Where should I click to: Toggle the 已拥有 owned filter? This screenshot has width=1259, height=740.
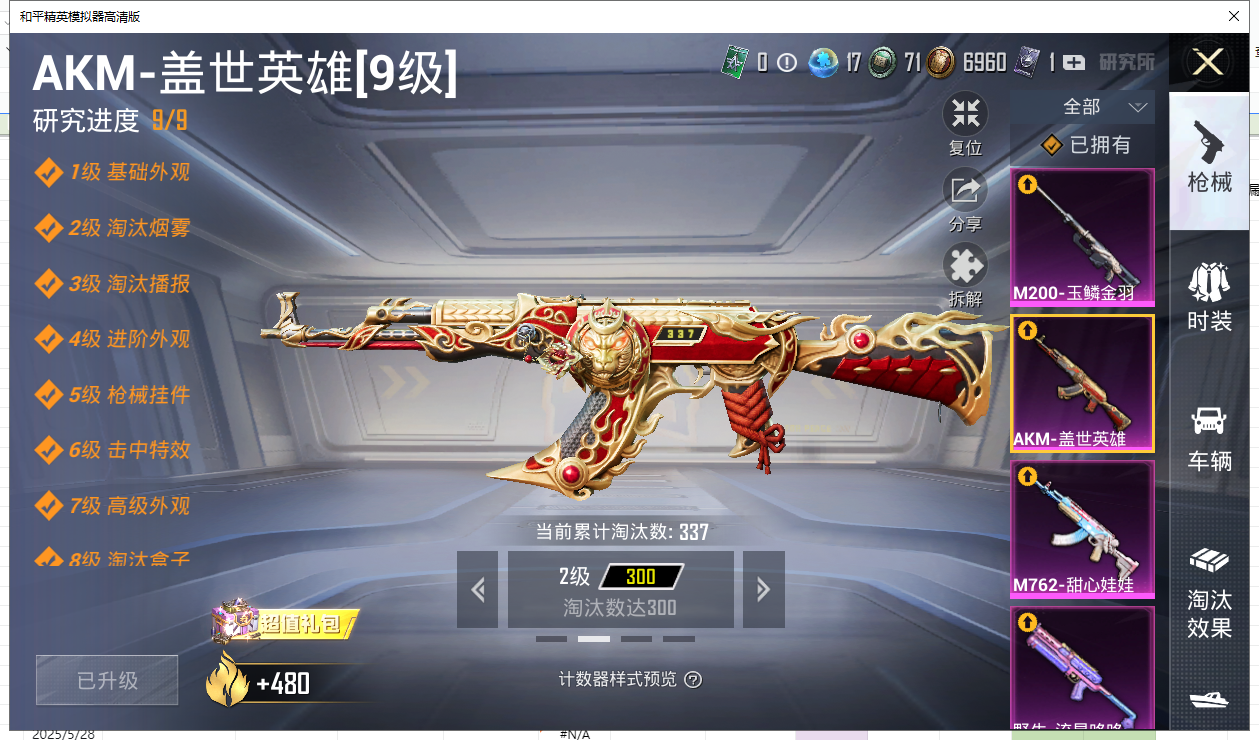coord(1085,145)
